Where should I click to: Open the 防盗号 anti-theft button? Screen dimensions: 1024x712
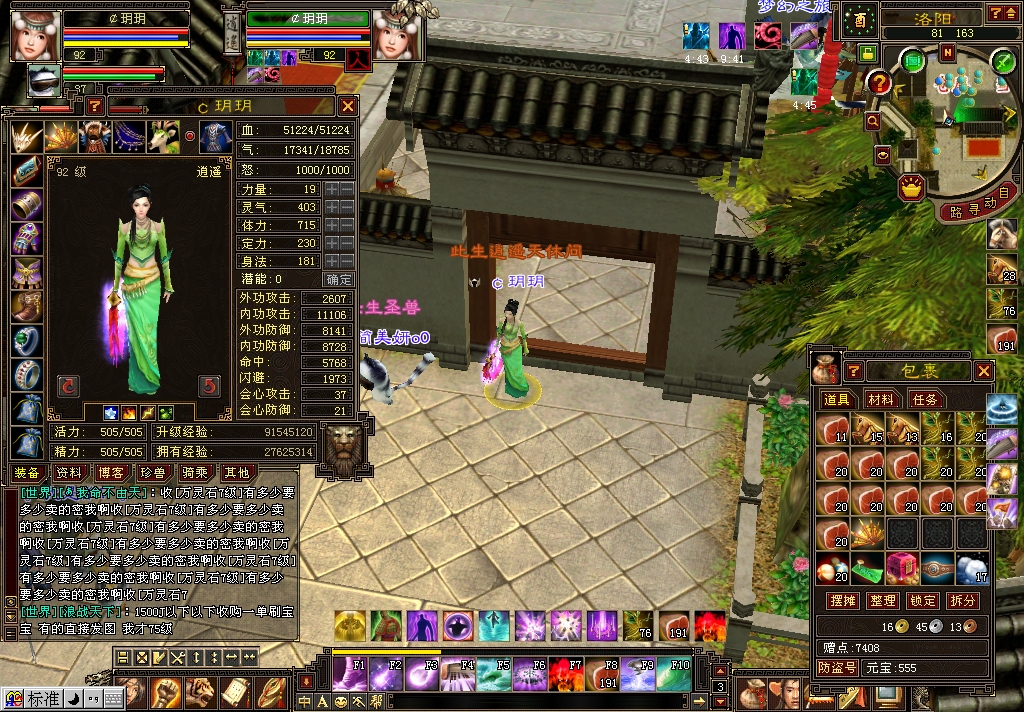(837, 667)
